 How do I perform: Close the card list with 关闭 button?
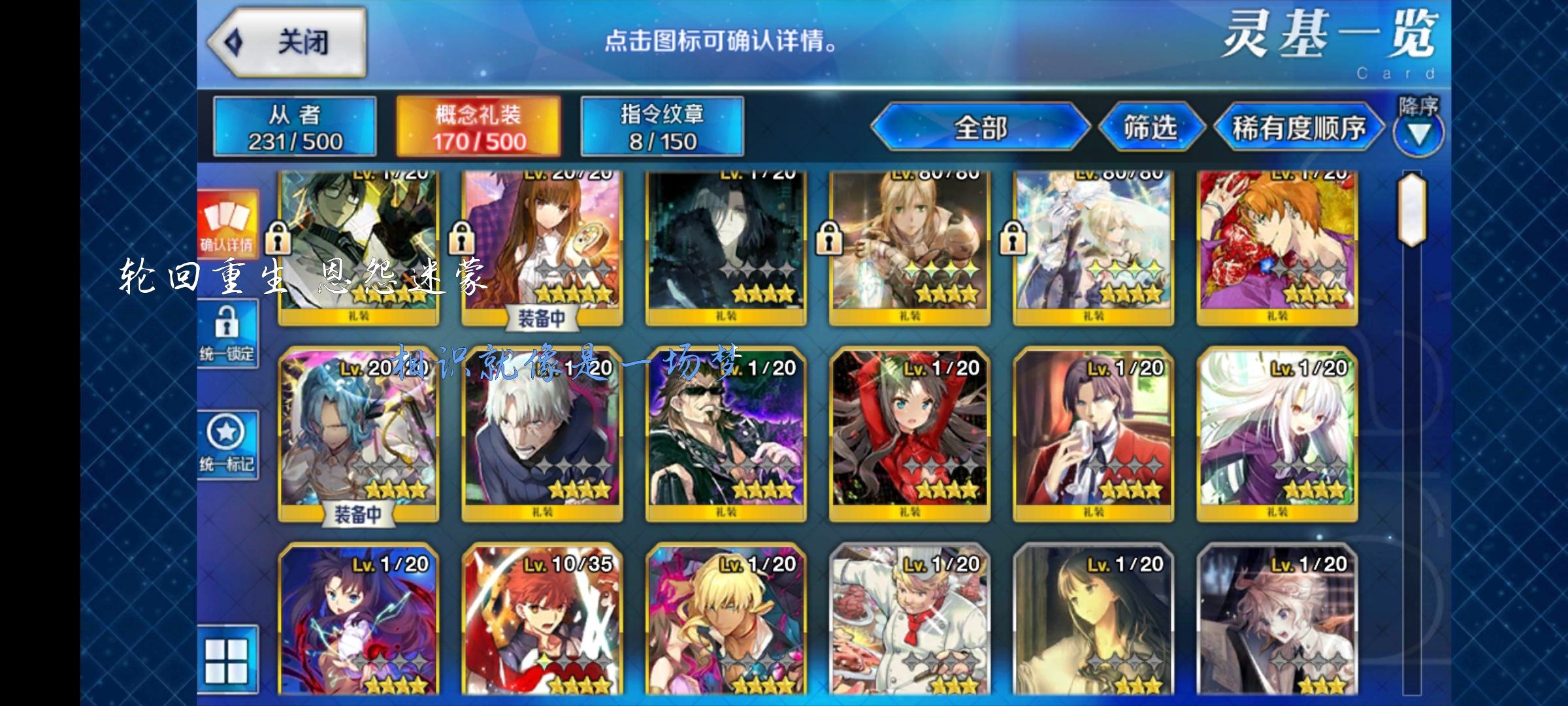click(x=287, y=43)
